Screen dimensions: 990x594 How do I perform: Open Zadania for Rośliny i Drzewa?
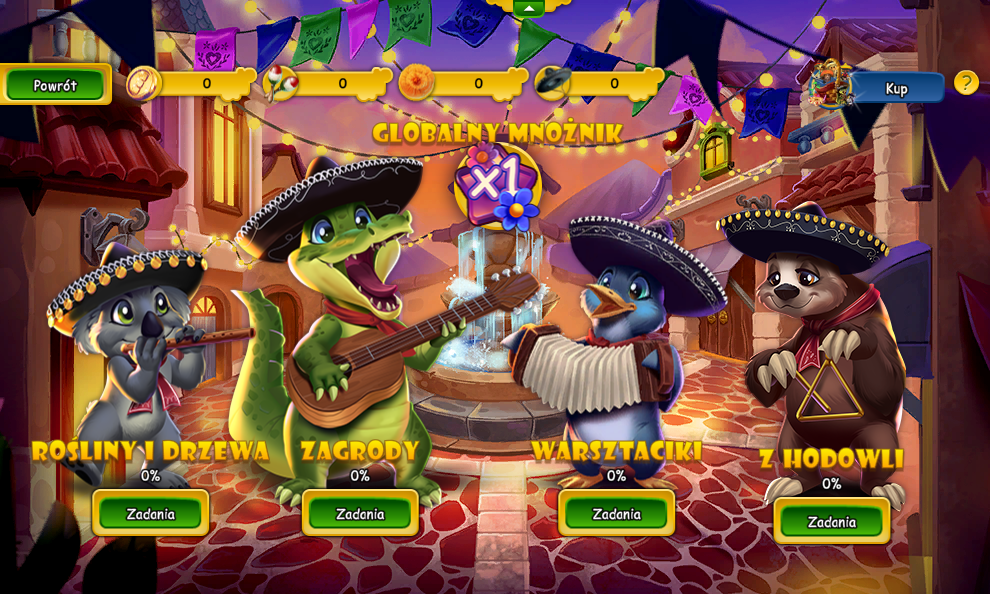[151, 514]
